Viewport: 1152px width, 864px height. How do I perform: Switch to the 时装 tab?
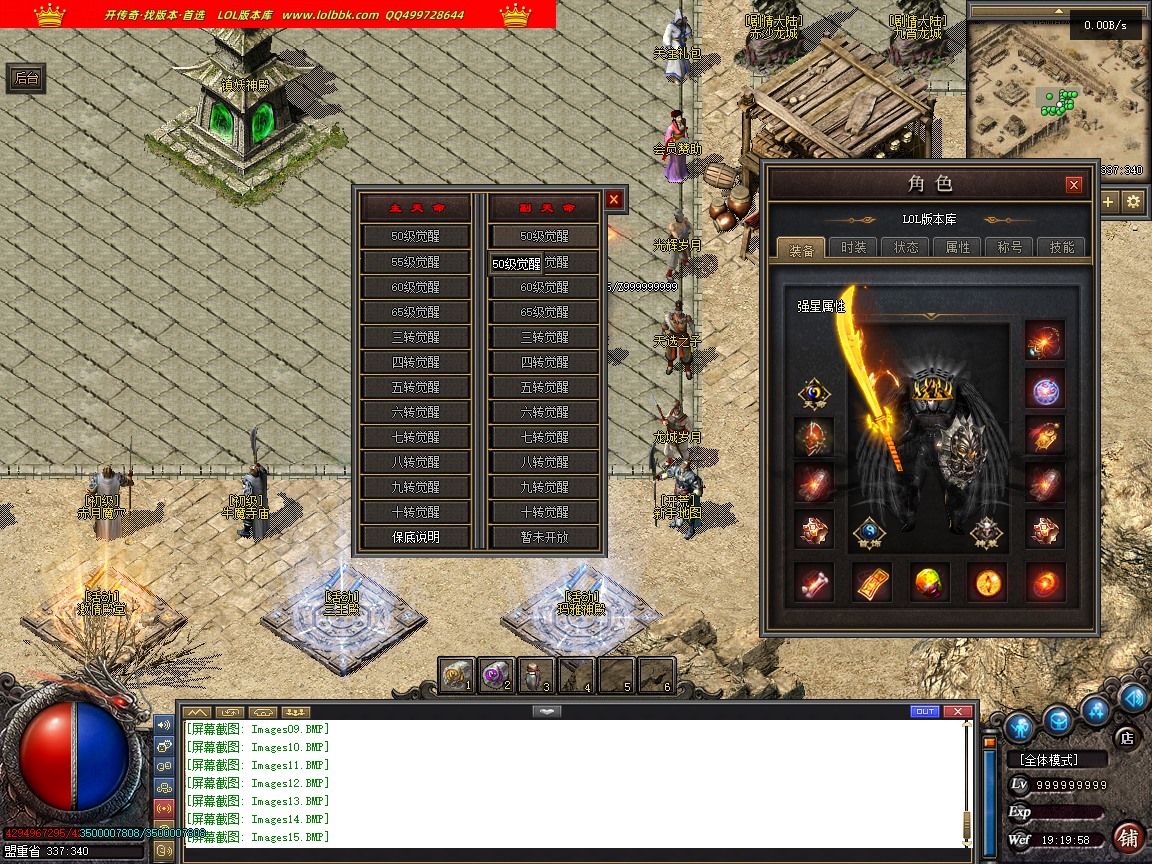point(853,248)
